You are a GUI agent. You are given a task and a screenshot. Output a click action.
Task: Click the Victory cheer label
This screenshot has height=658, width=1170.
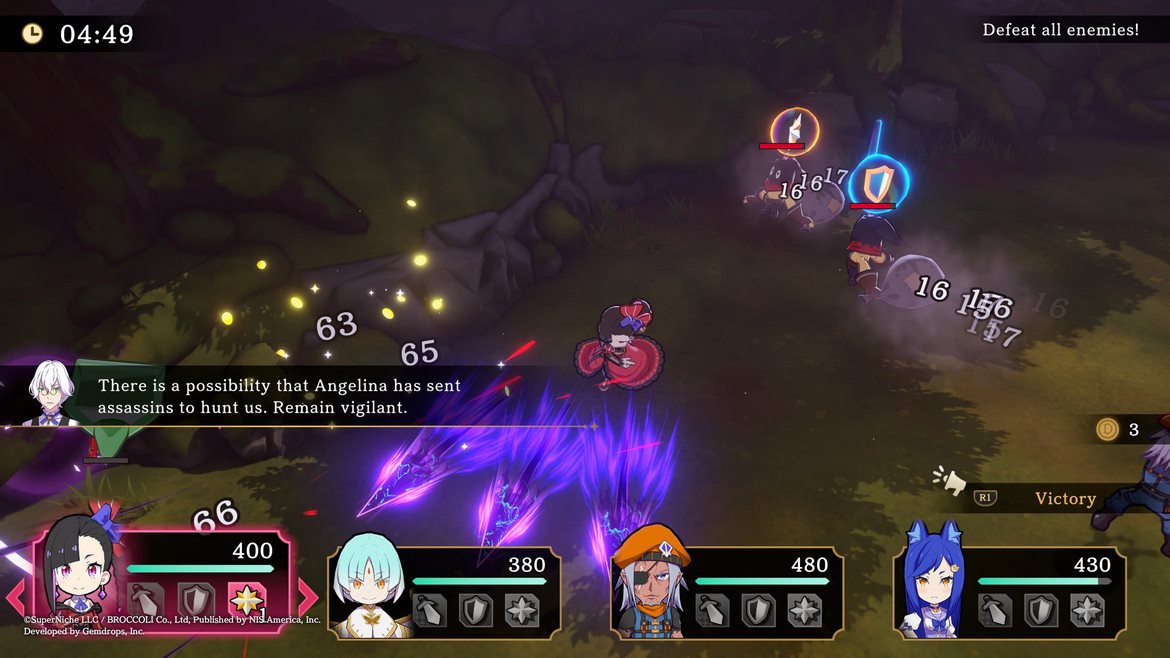(x=1064, y=499)
